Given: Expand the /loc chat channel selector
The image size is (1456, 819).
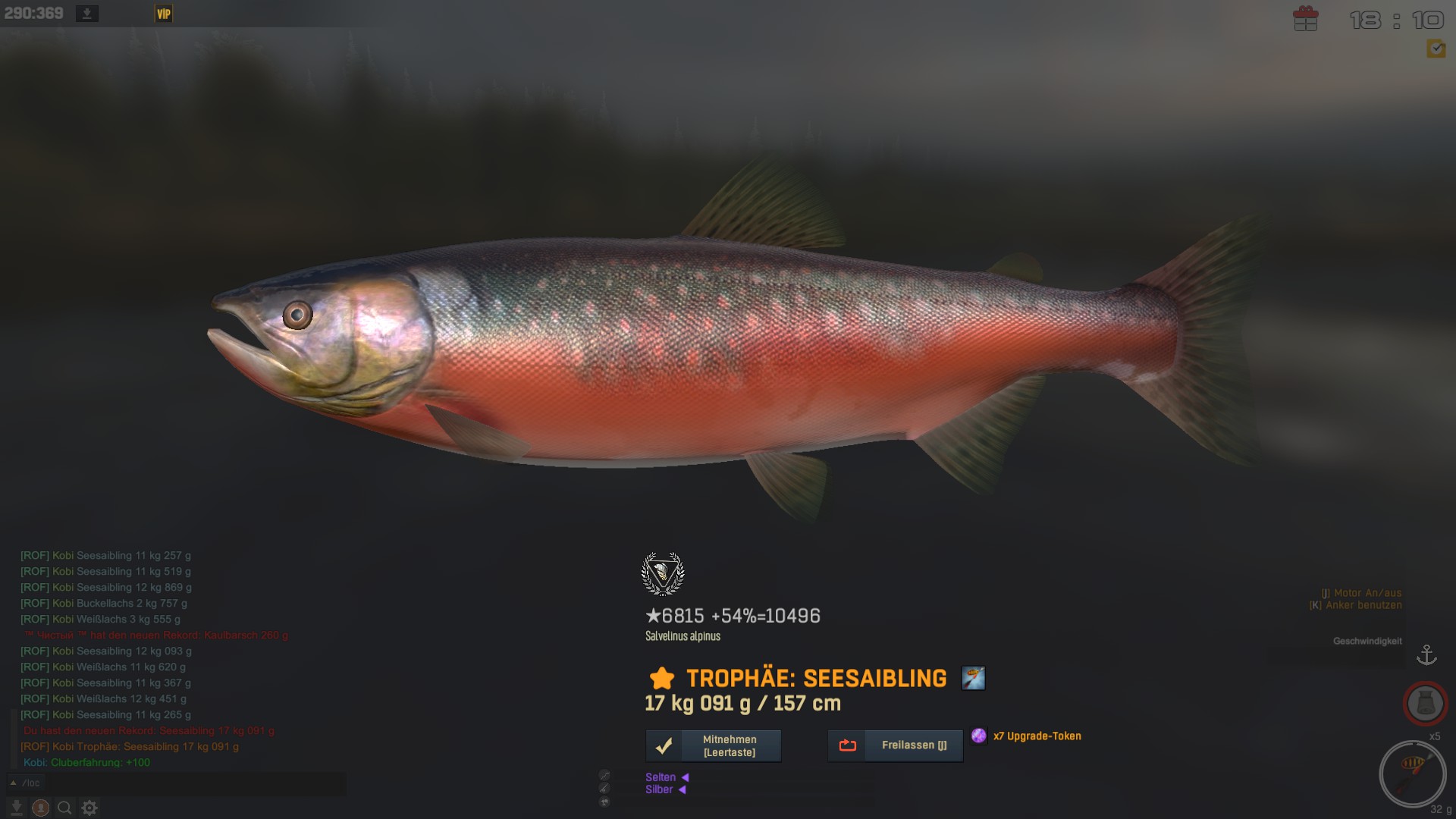Looking at the screenshot, I should [13, 783].
